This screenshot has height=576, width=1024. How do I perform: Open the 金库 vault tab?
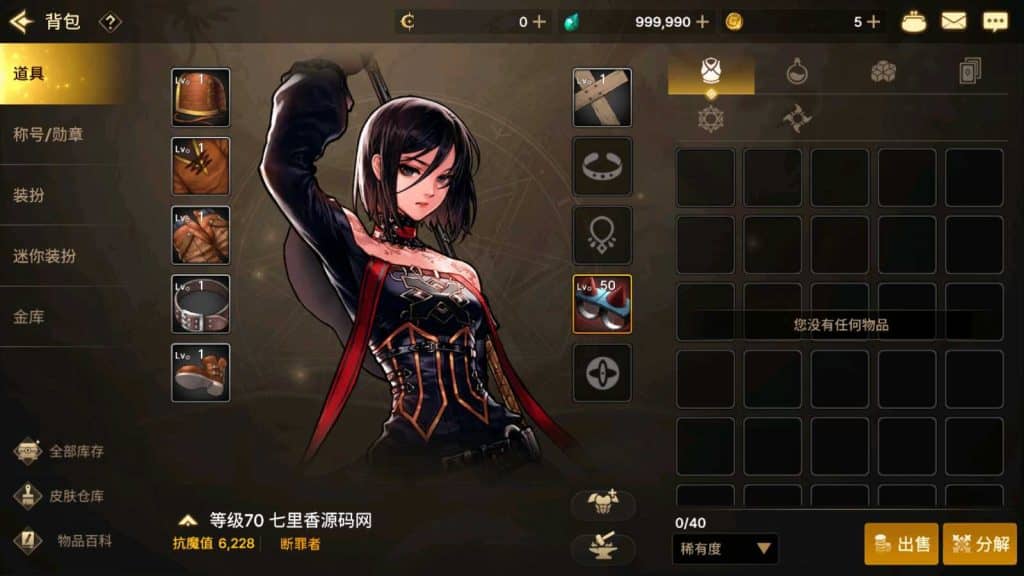click(62, 317)
